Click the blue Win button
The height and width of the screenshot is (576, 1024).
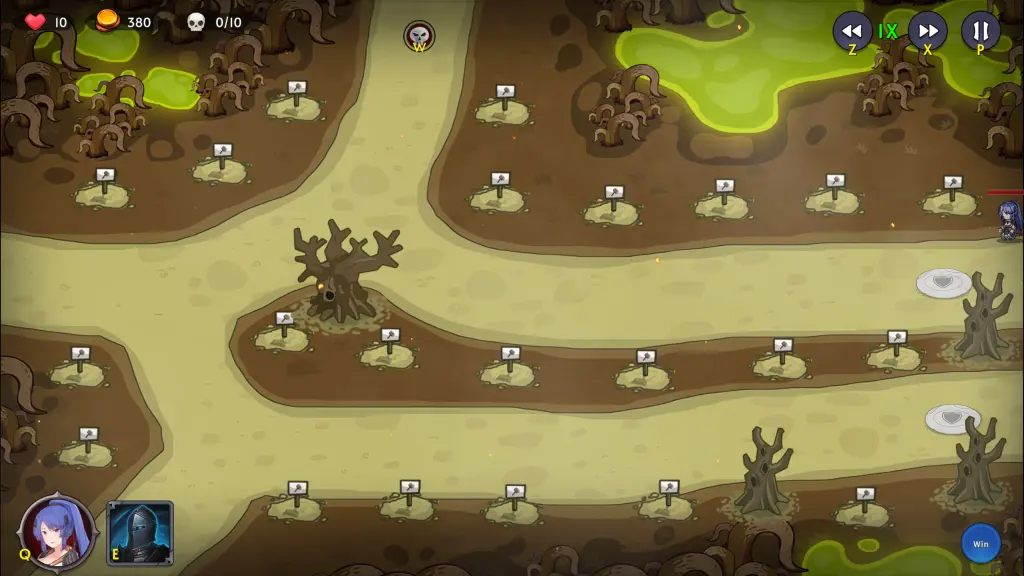tap(980, 543)
